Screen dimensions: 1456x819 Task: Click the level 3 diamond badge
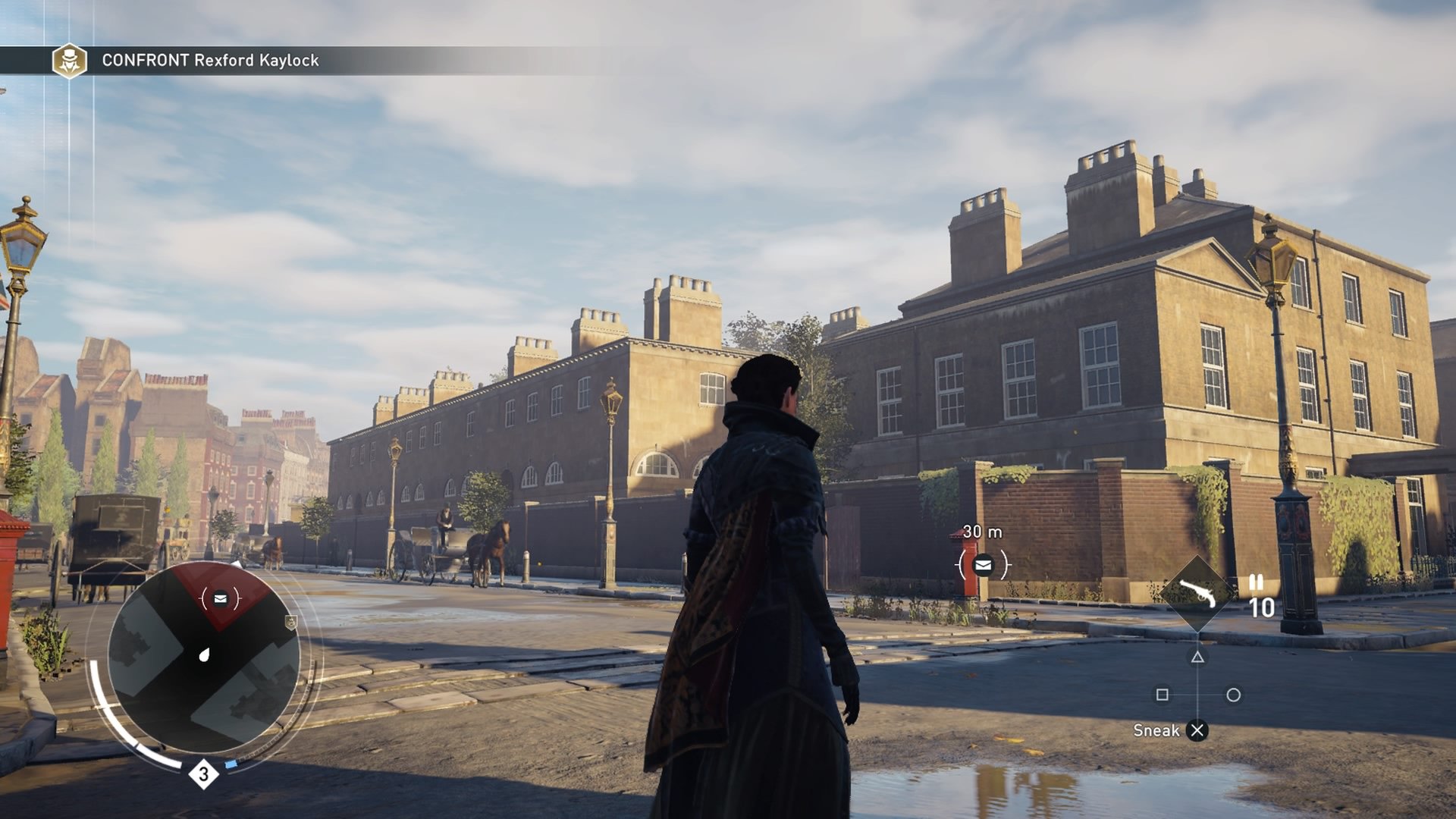(203, 774)
